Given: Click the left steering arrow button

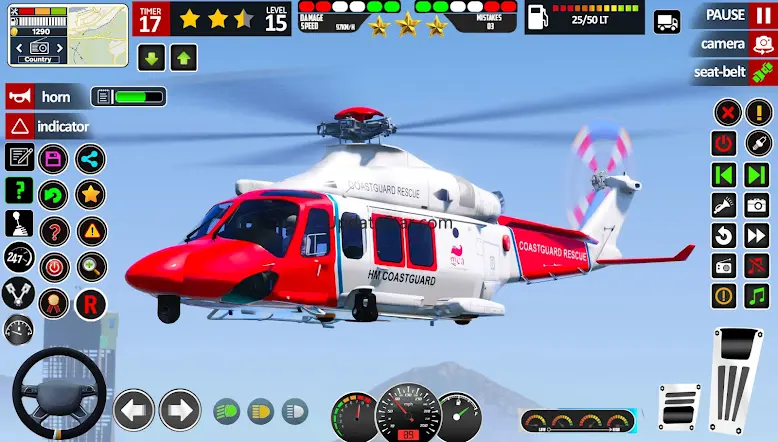Looking at the screenshot, I should pos(133,409).
